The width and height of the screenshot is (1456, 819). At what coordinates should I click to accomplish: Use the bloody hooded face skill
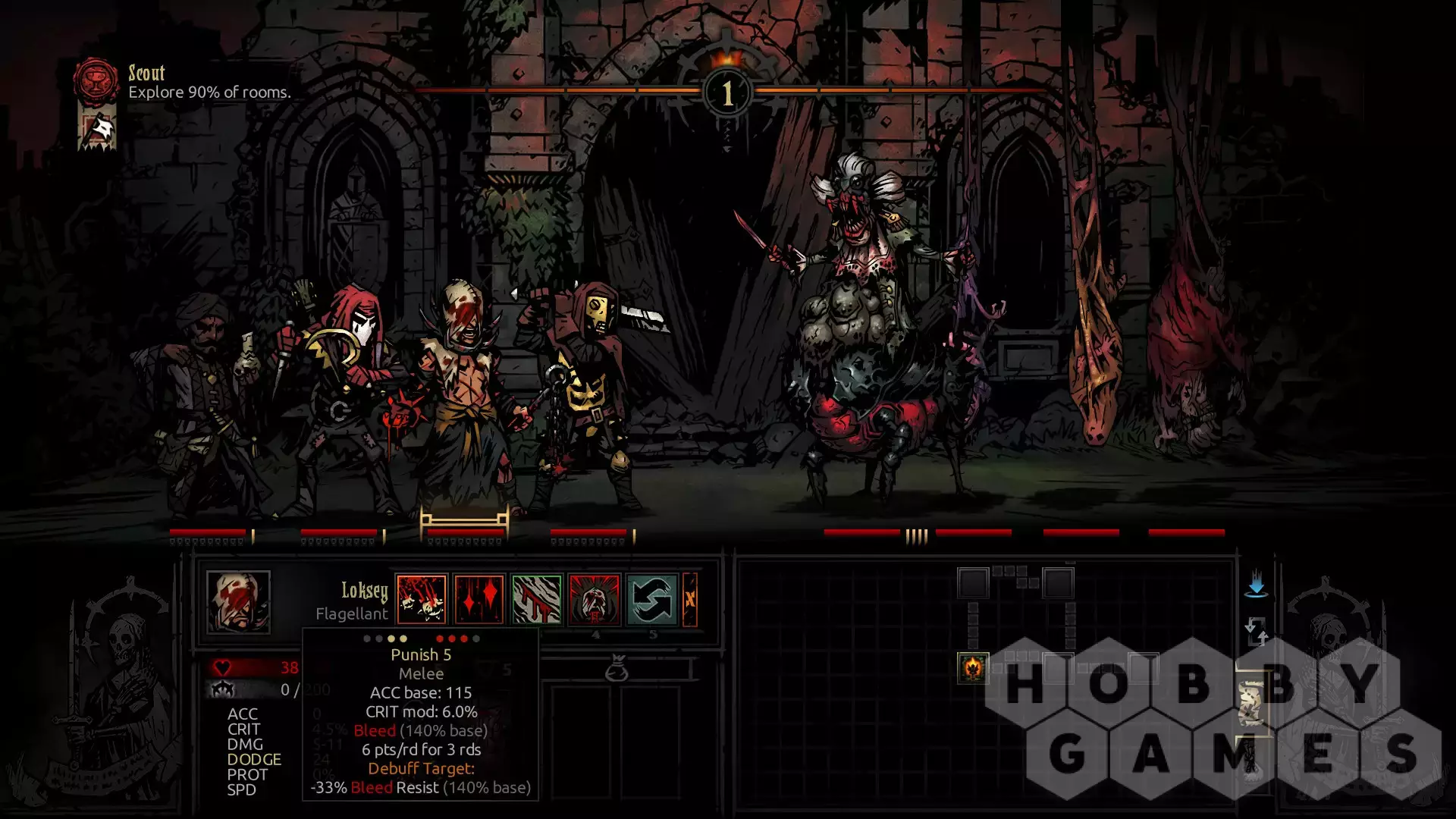595,599
